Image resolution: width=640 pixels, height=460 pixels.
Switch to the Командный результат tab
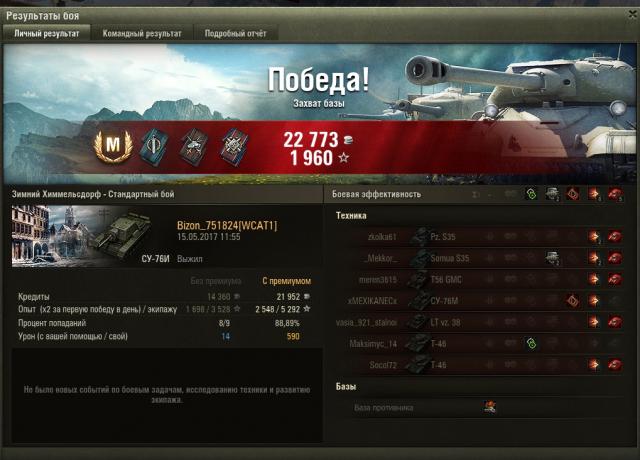(142, 33)
